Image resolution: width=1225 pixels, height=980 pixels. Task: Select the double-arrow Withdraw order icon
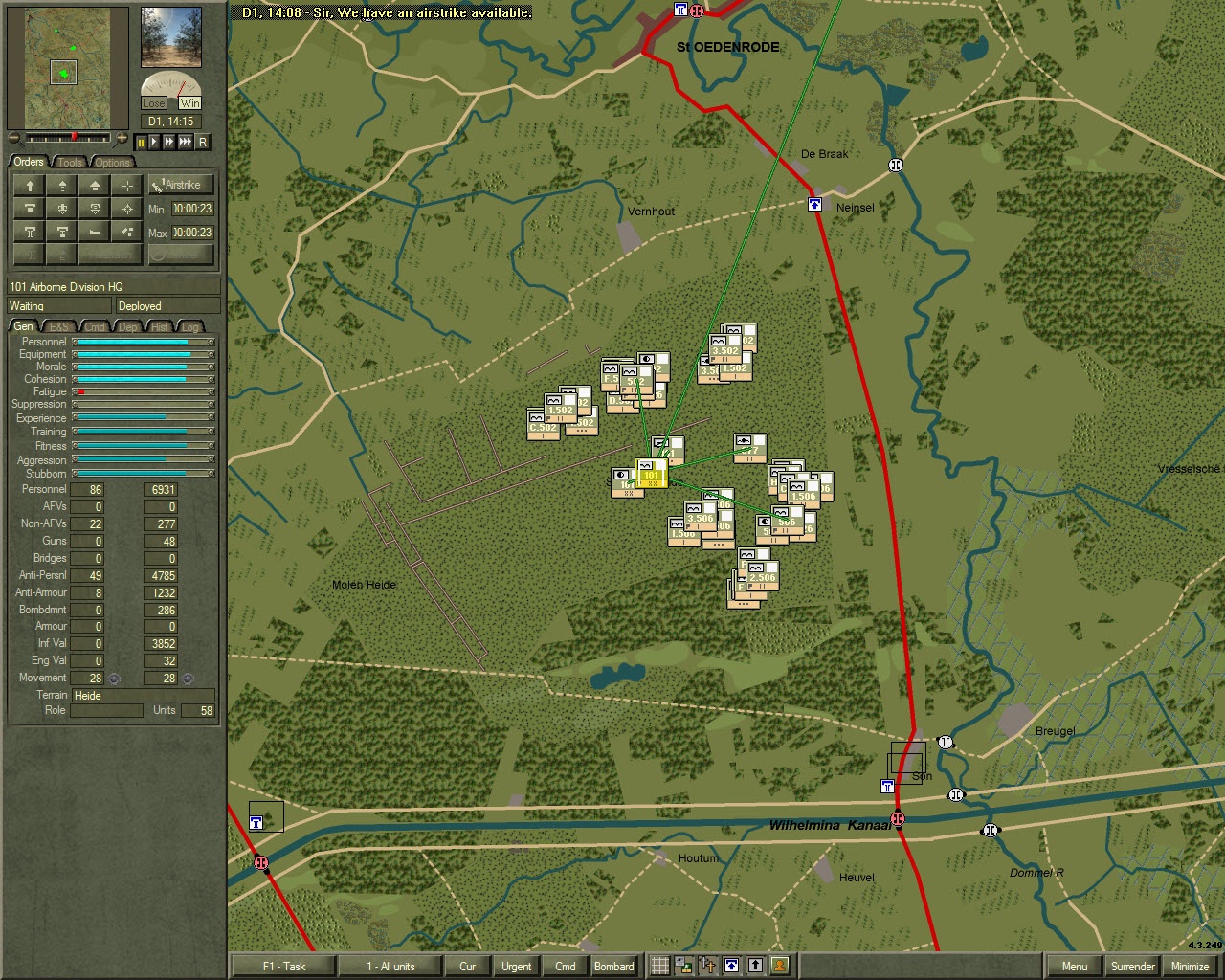95,186
